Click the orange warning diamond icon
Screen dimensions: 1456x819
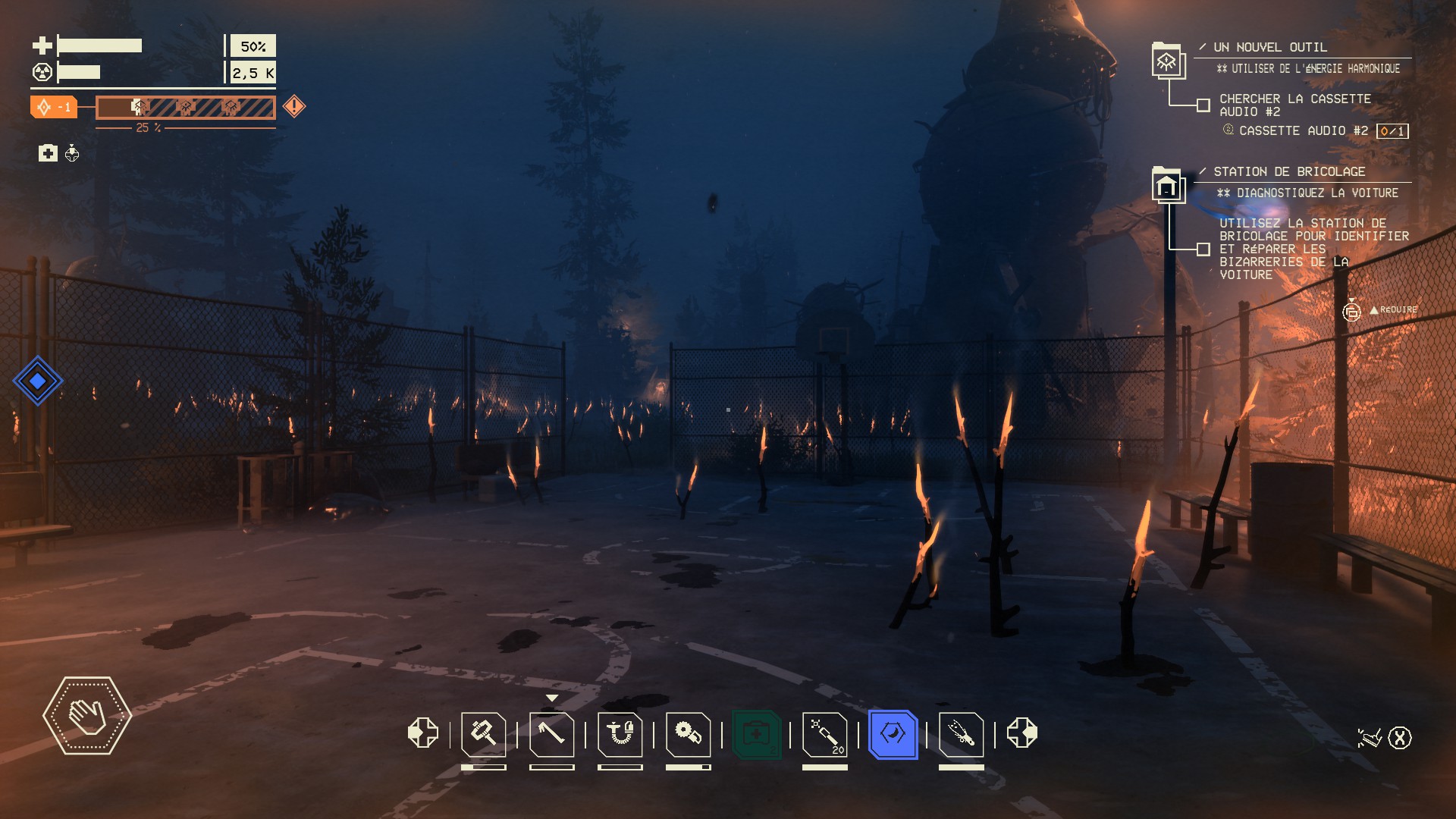(x=294, y=106)
